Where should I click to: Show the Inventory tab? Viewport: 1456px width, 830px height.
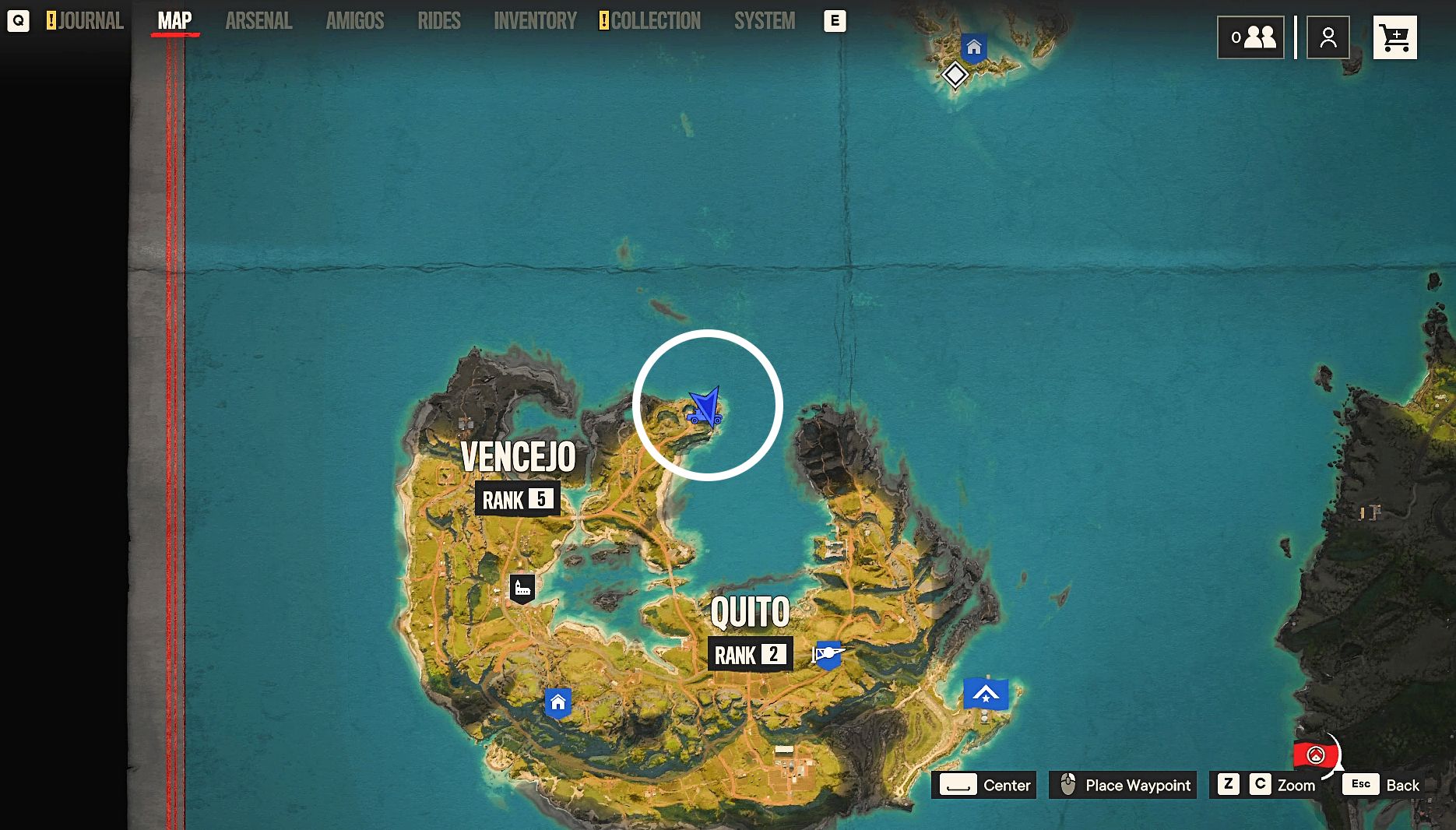(x=535, y=21)
